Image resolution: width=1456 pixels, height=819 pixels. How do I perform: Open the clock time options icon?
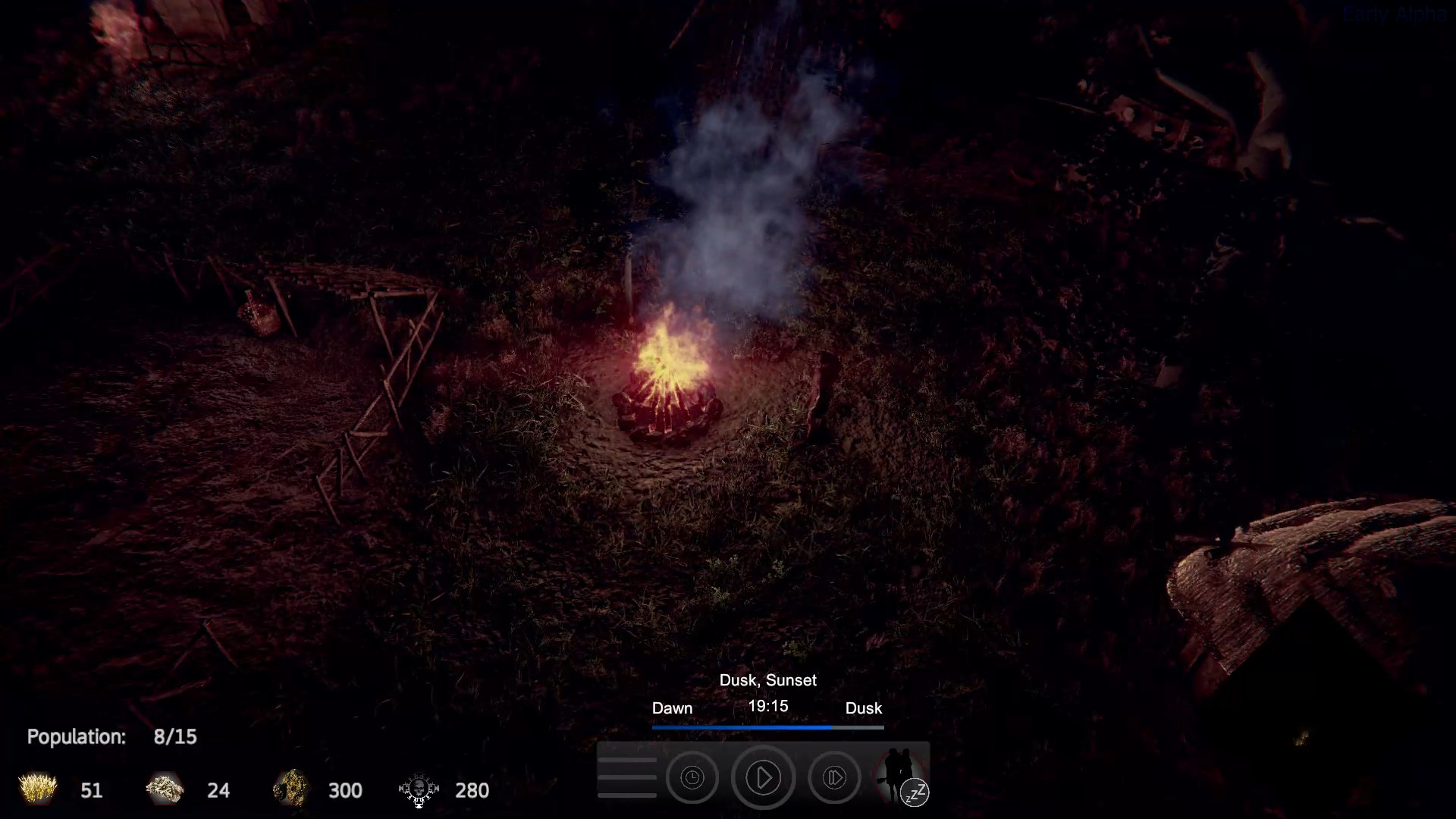pos(692,777)
